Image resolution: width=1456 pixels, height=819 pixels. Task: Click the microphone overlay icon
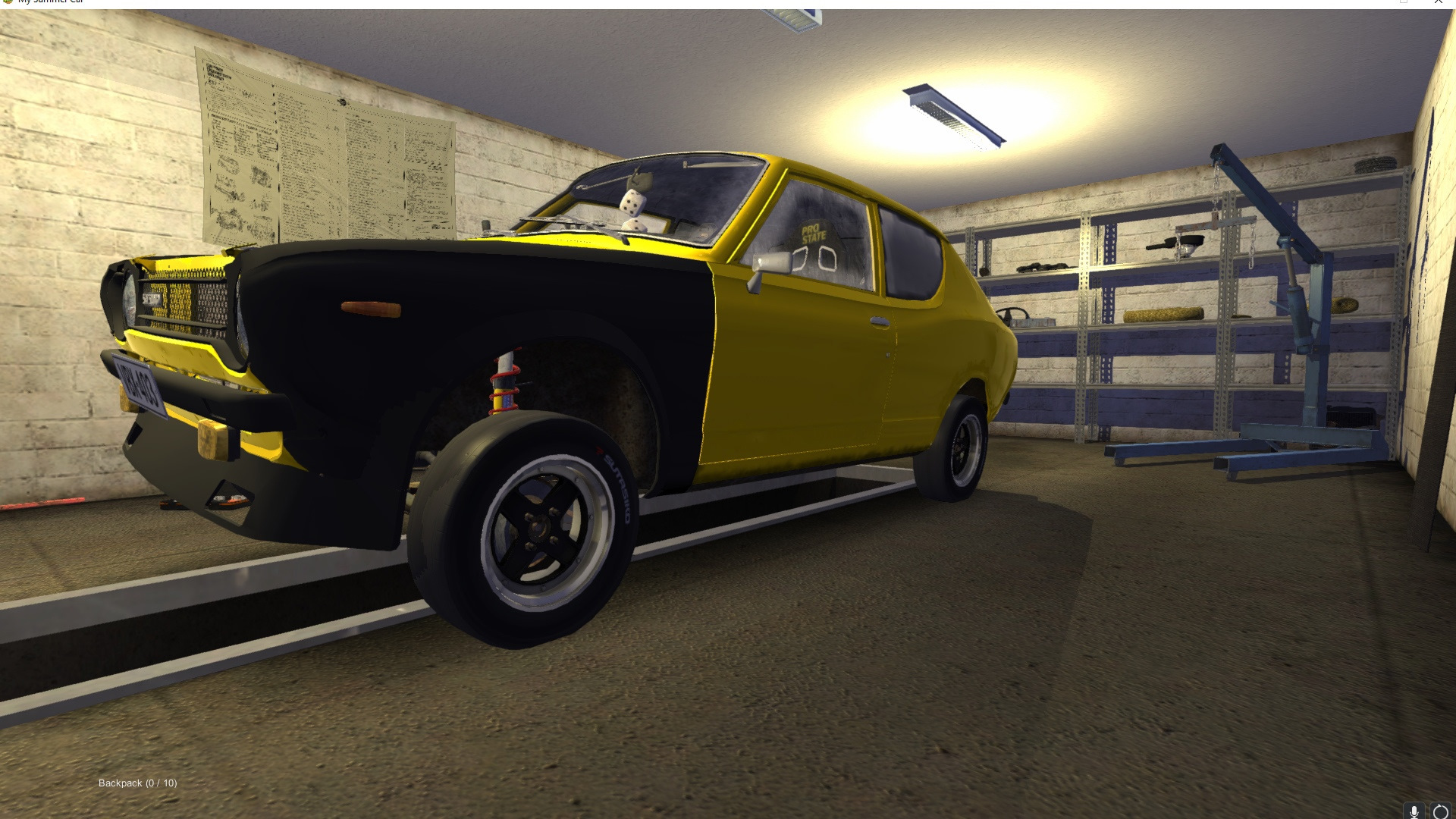1415,808
